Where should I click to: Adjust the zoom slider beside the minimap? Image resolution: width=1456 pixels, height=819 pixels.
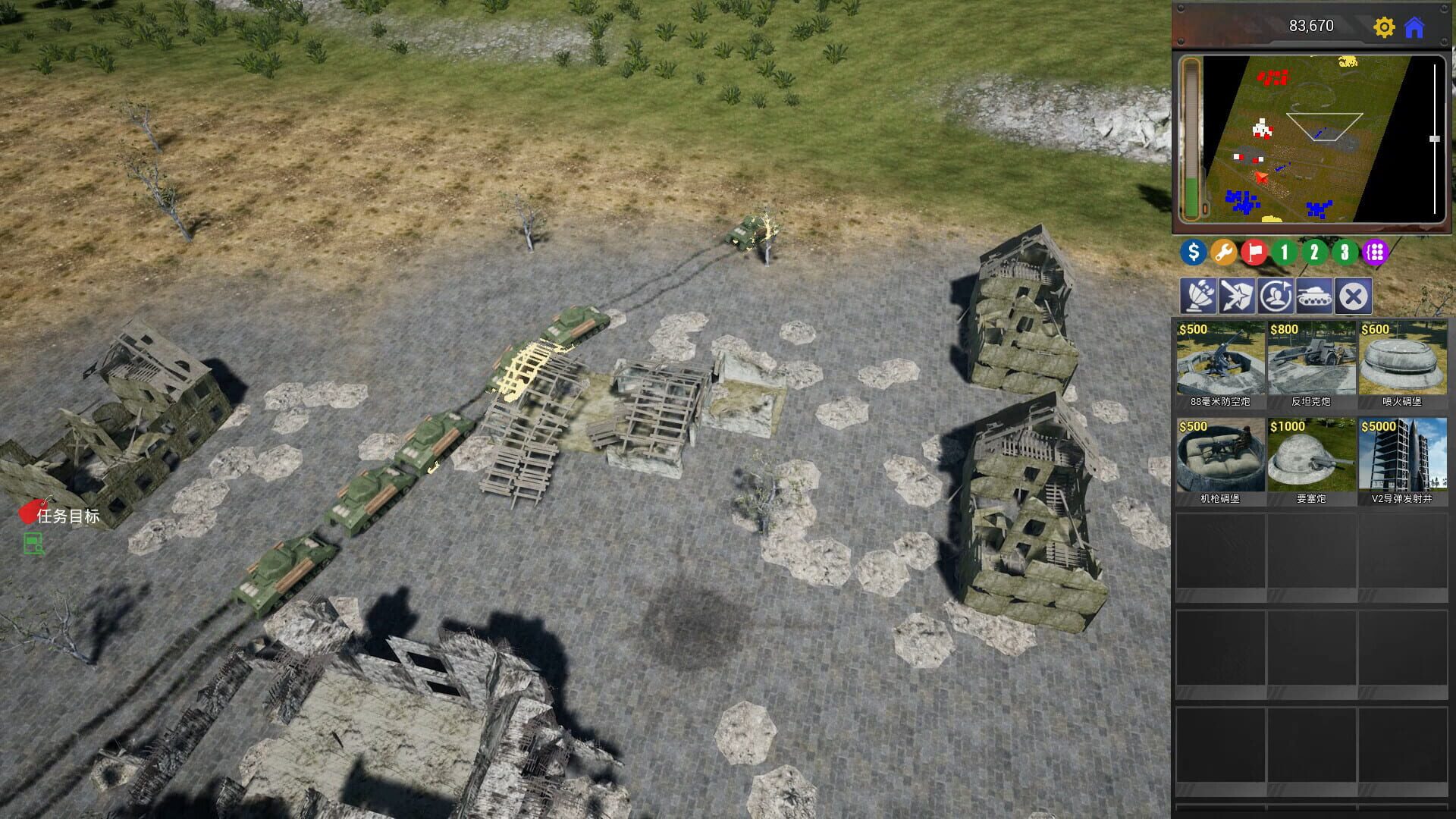[x=1432, y=138]
